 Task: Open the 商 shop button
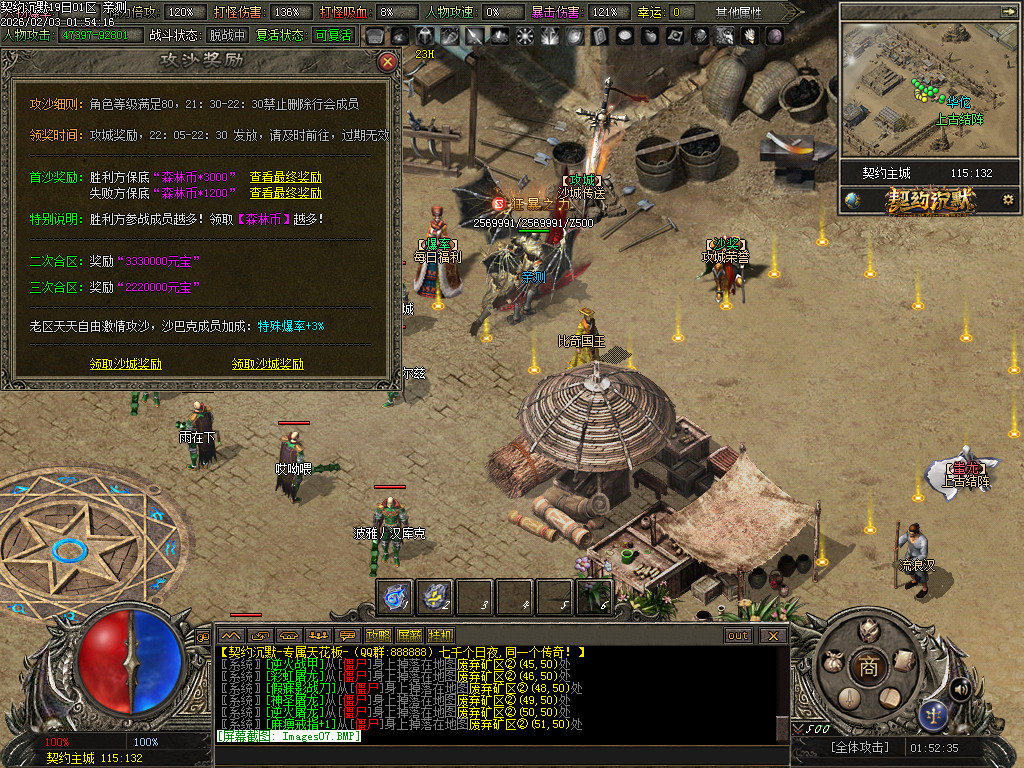point(869,667)
